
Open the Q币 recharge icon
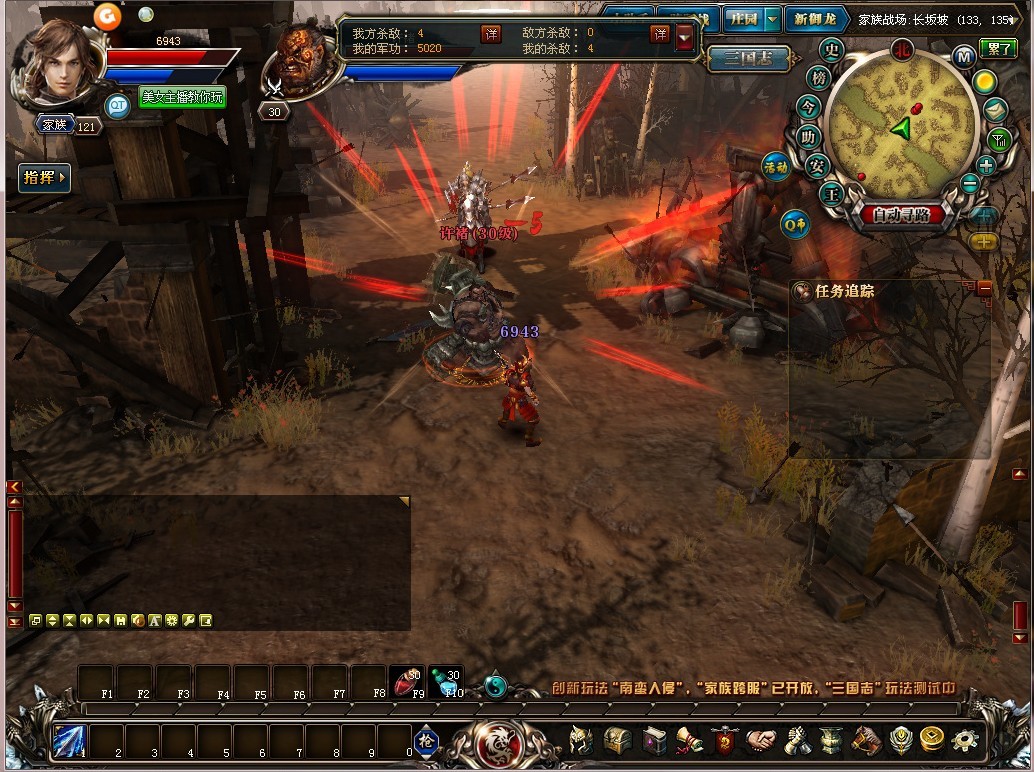pos(795,224)
